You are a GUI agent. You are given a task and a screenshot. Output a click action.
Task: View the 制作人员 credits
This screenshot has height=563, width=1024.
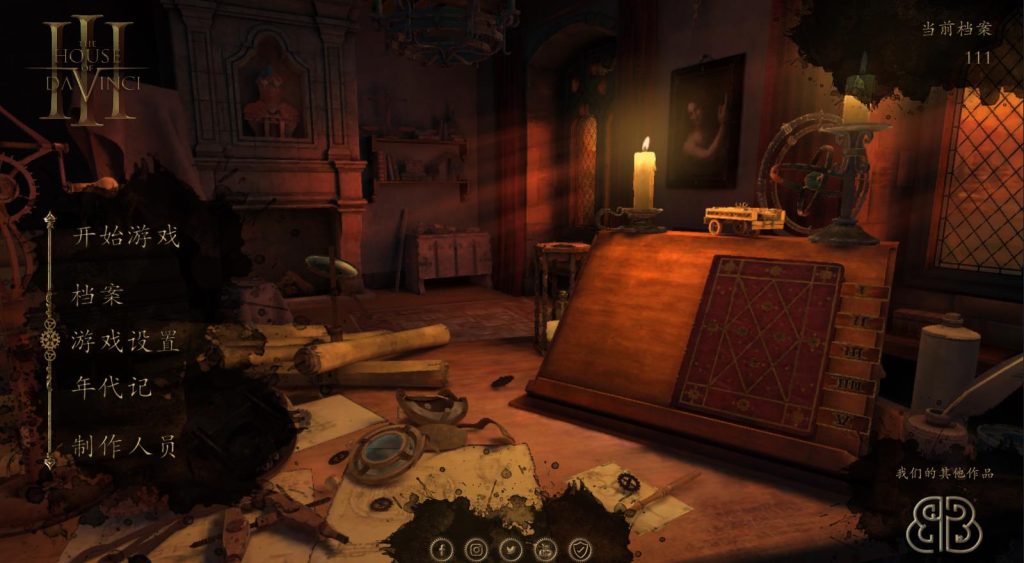tap(125, 446)
